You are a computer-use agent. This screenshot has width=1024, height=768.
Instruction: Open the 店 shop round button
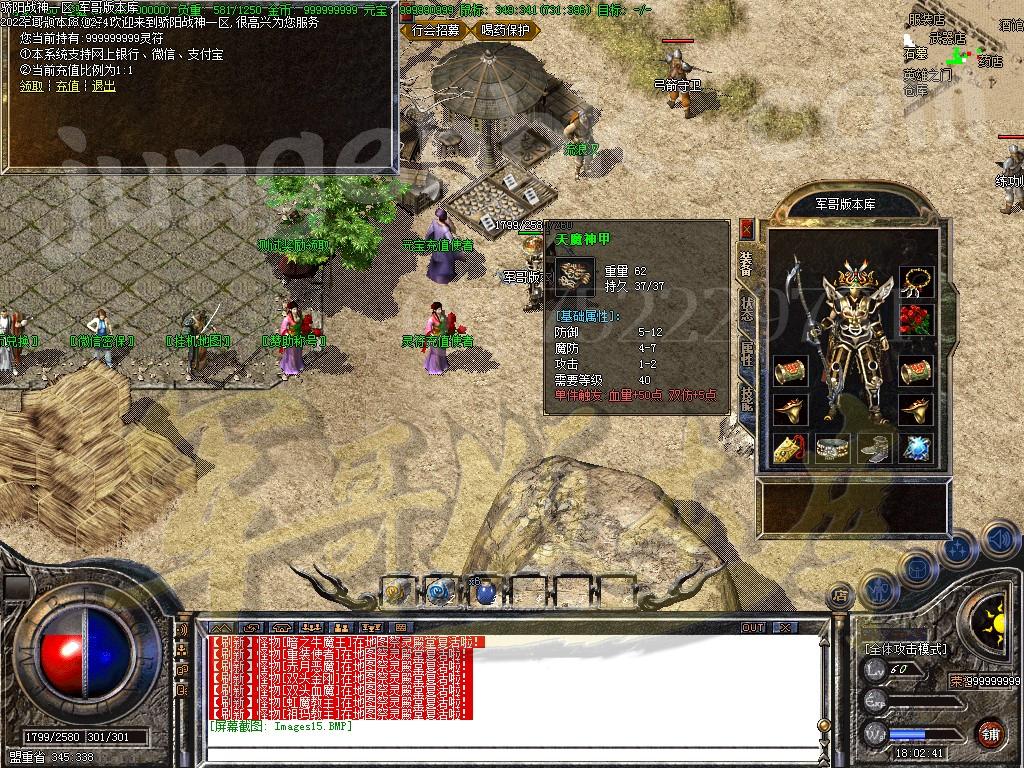point(839,595)
